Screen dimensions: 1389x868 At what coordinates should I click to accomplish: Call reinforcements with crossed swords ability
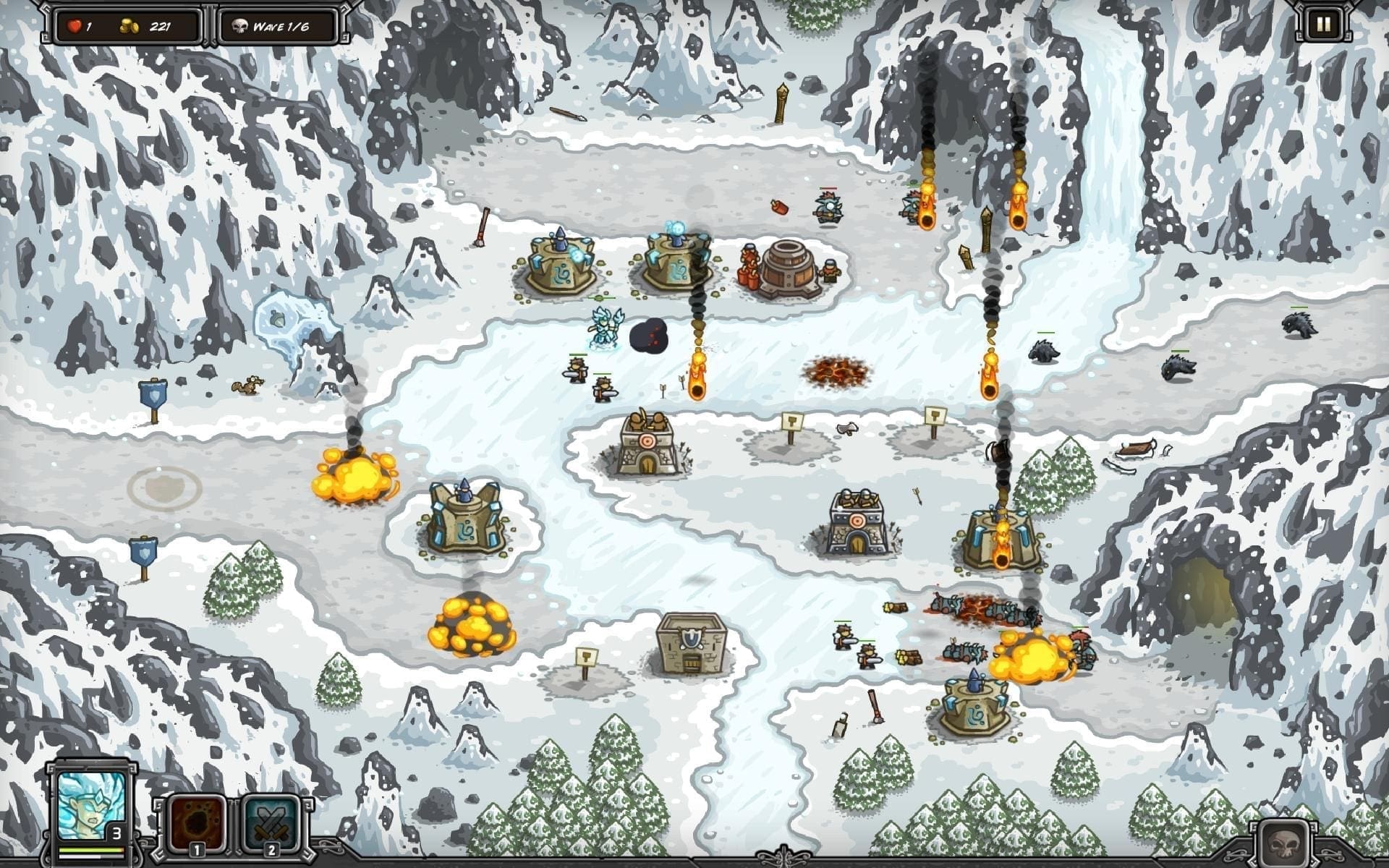271,823
